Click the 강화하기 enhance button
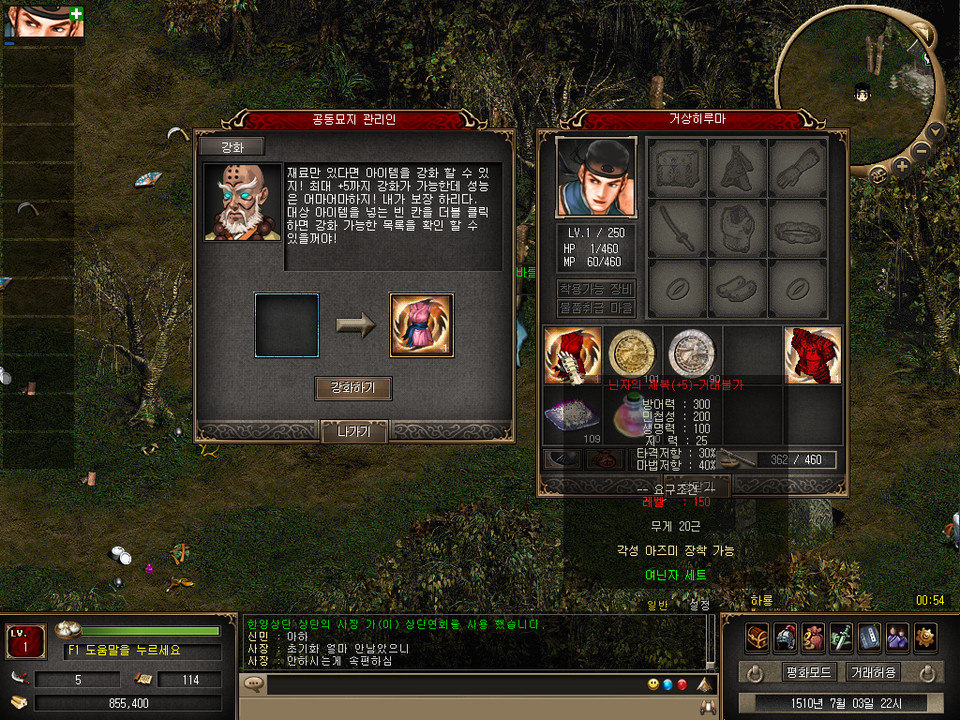960x720 pixels. [x=353, y=388]
